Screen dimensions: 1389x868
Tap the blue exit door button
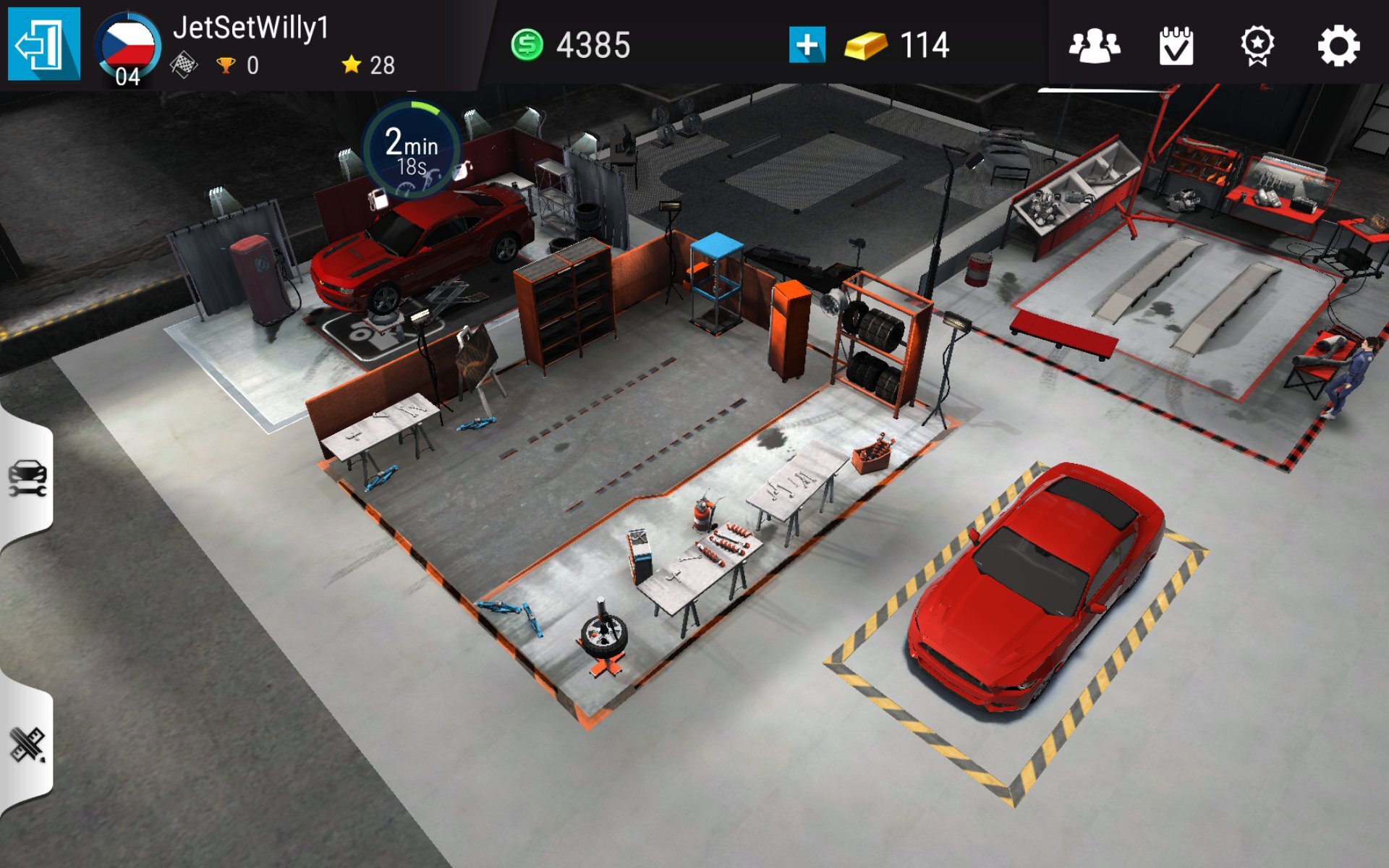tap(43, 44)
